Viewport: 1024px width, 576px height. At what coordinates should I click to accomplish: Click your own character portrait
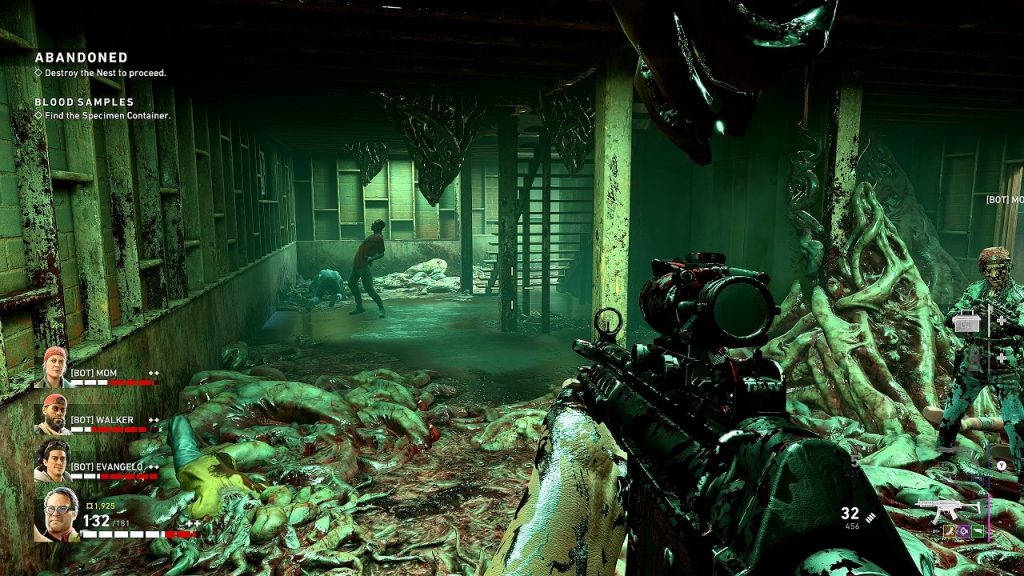tap(56, 514)
